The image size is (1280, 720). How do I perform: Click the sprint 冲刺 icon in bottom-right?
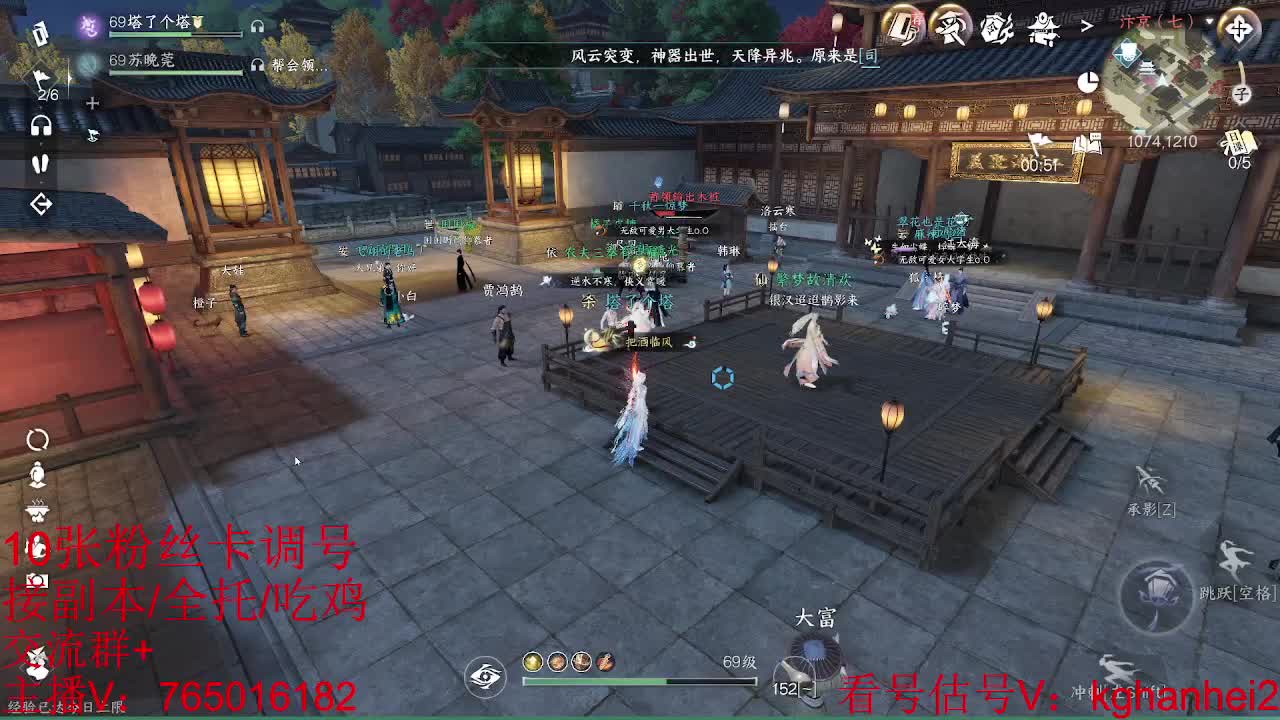click(1118, 667)
